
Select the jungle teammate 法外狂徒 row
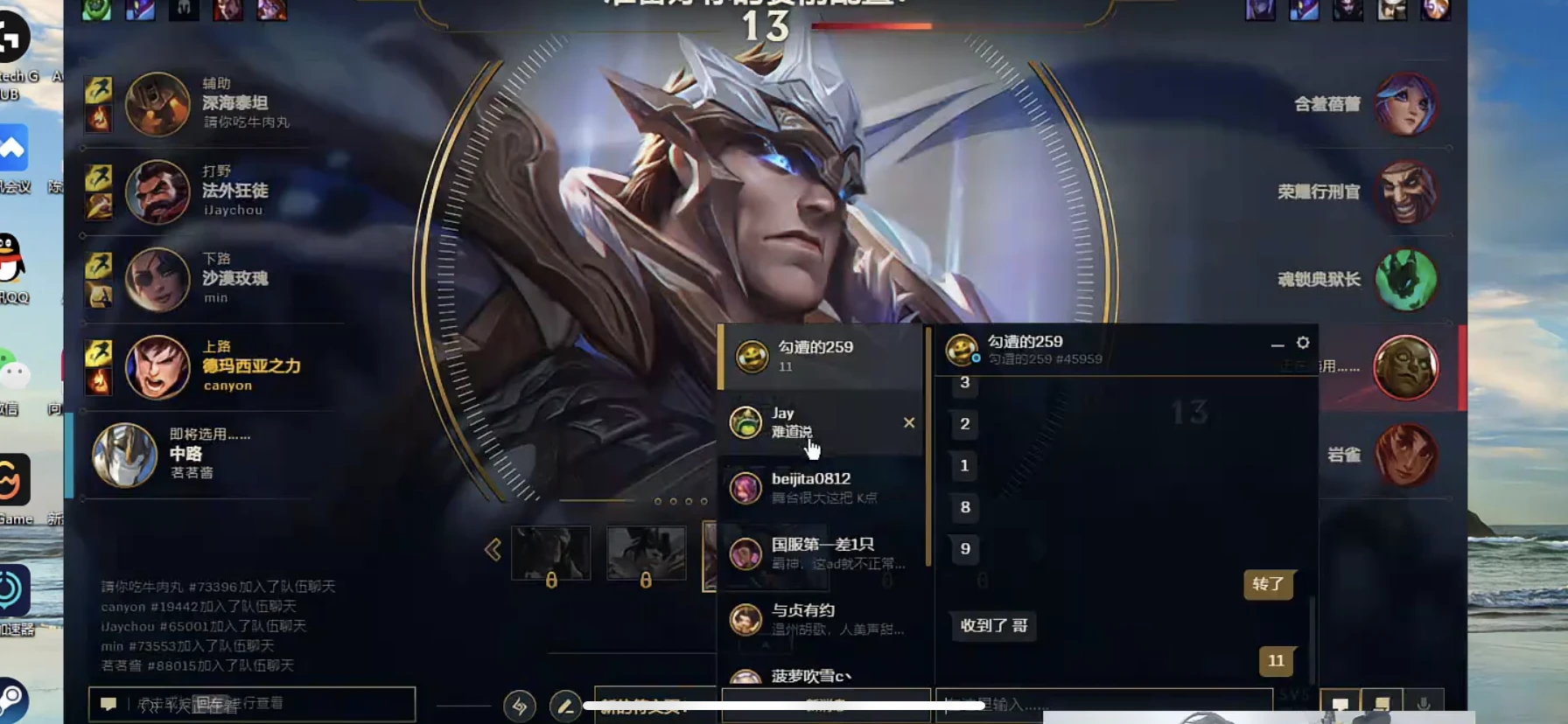tap(210, 191)
